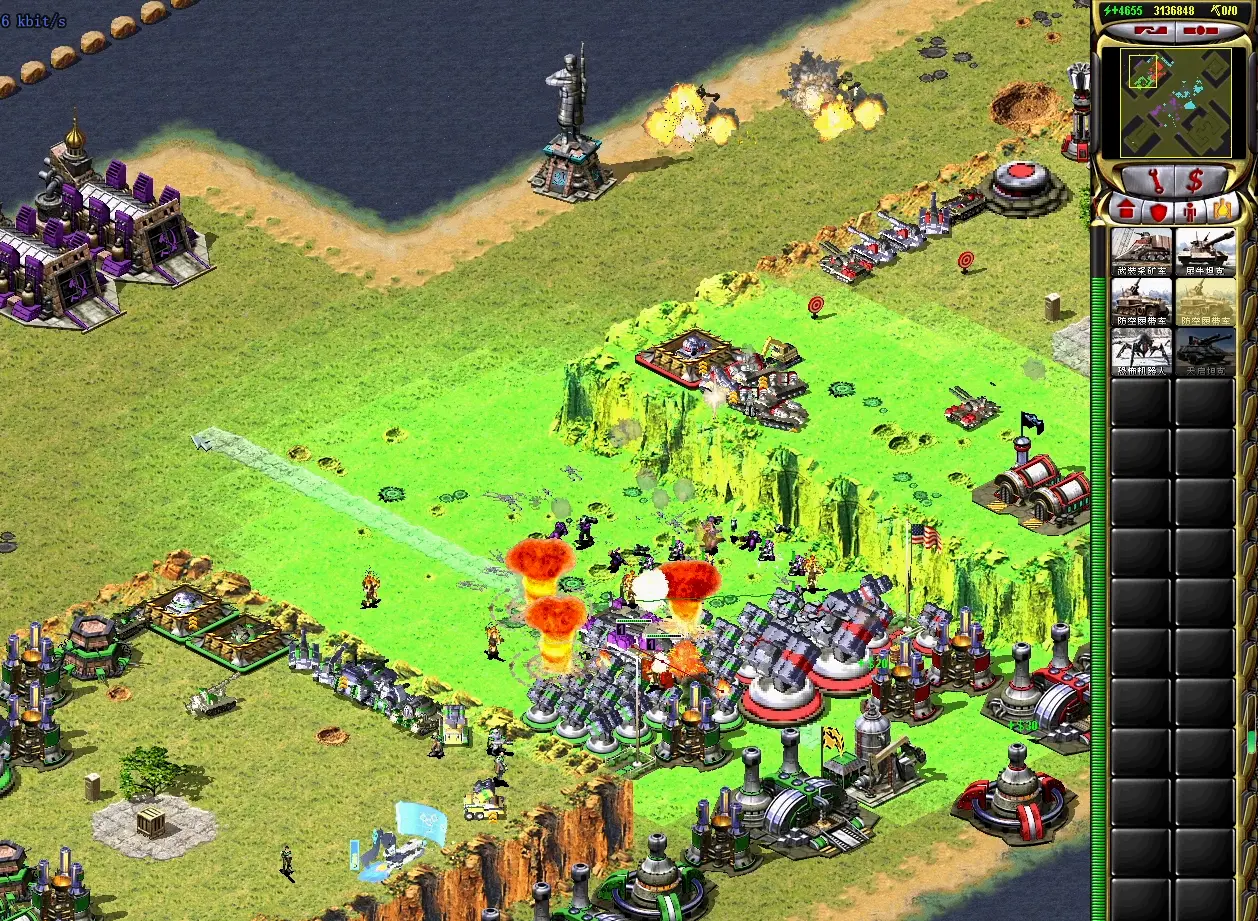Click the red dot-and-bars button above radar

click(1200, 31)
